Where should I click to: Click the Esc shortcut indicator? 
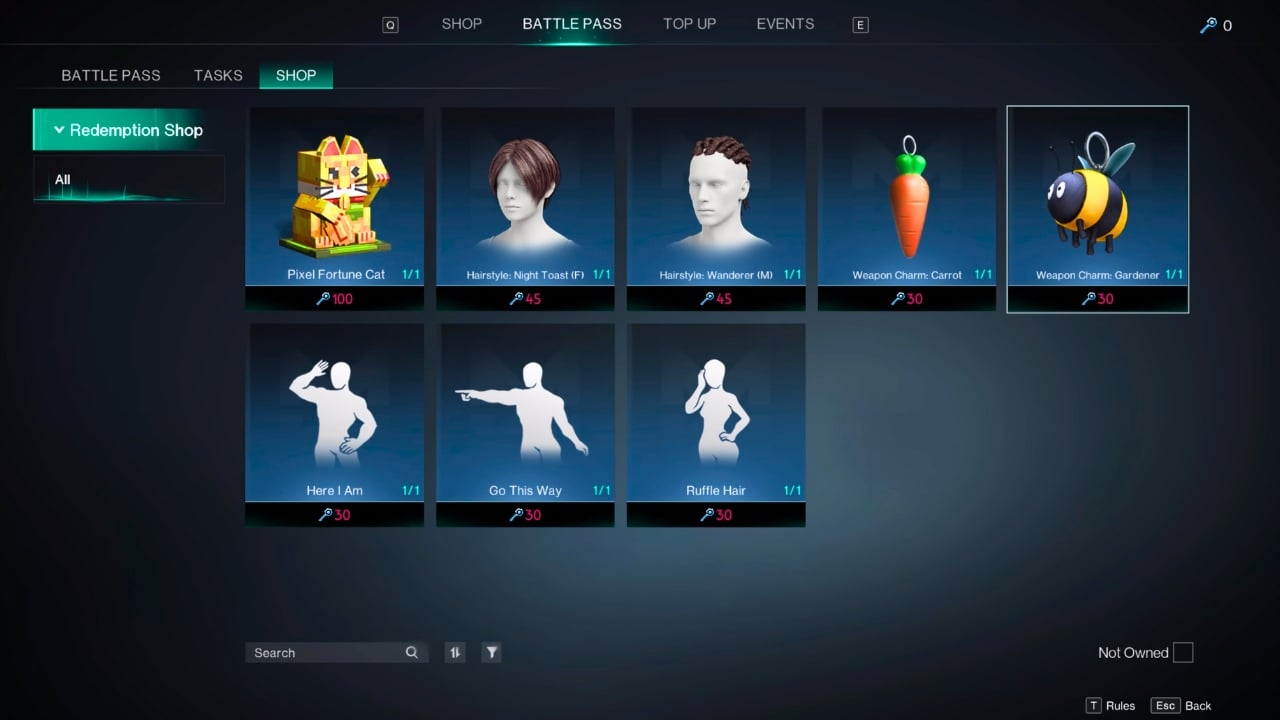click(x=1164, y=705)
